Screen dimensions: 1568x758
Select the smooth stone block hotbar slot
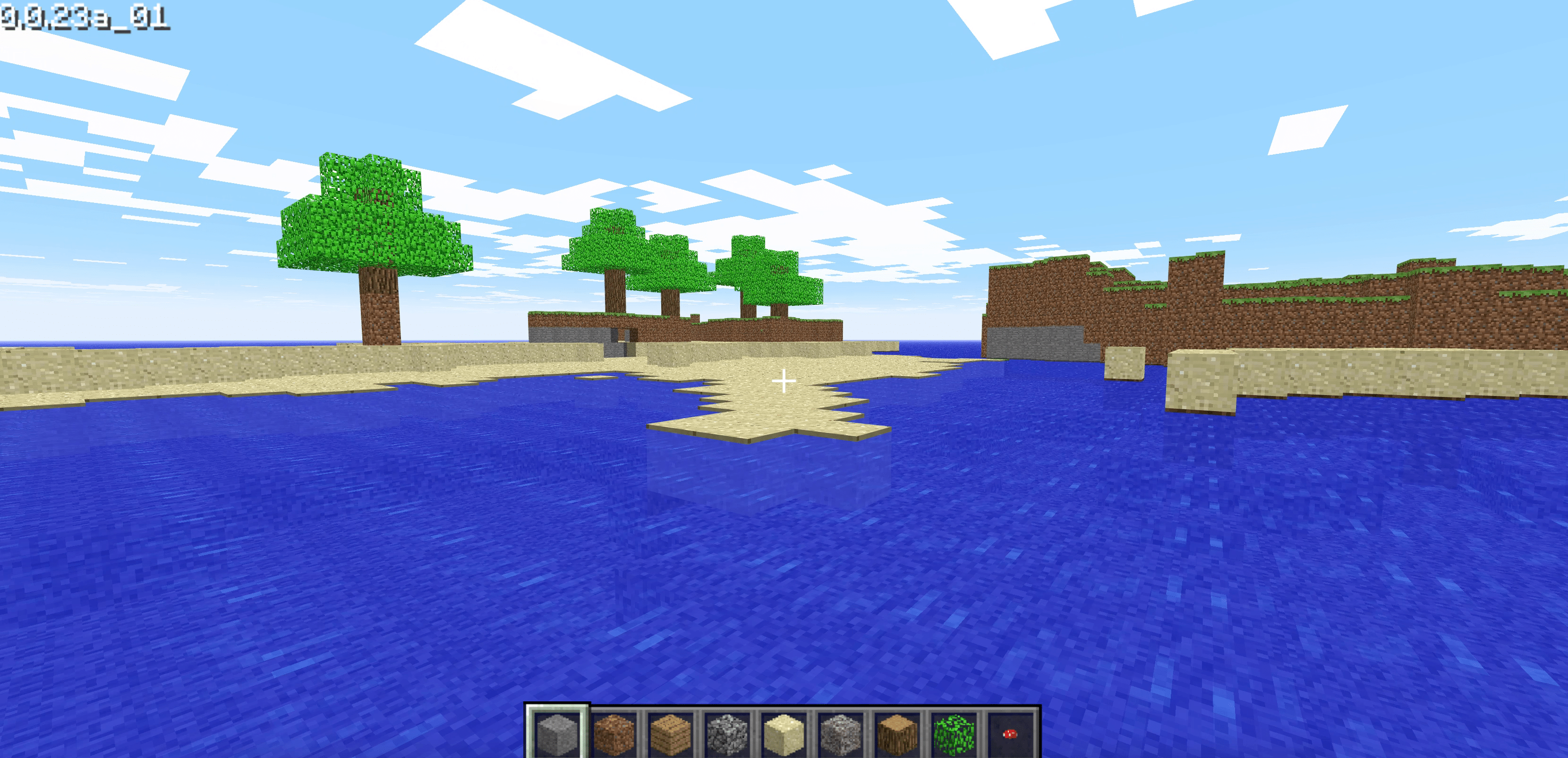[557, 733]
